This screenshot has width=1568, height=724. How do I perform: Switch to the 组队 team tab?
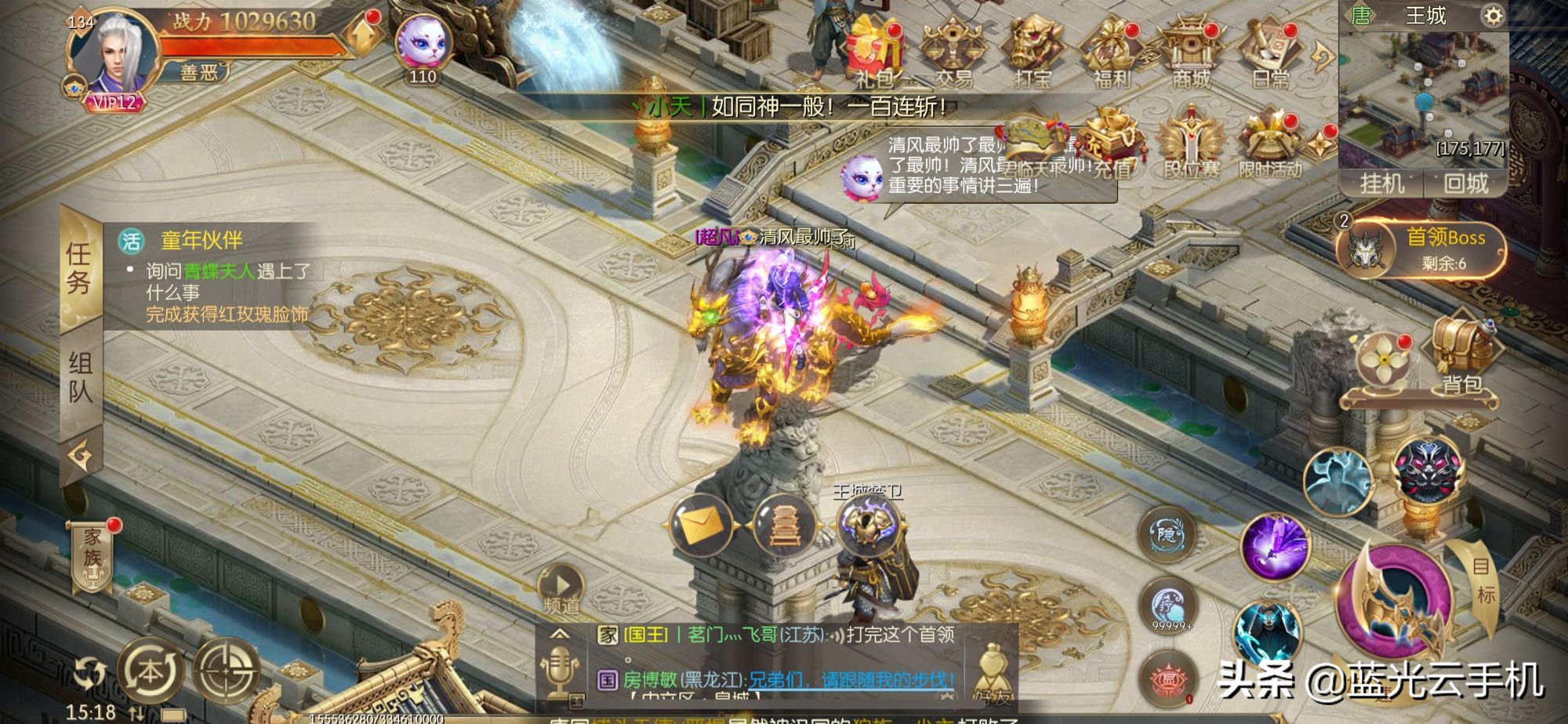pyautogui.click(x=81, y=377)
